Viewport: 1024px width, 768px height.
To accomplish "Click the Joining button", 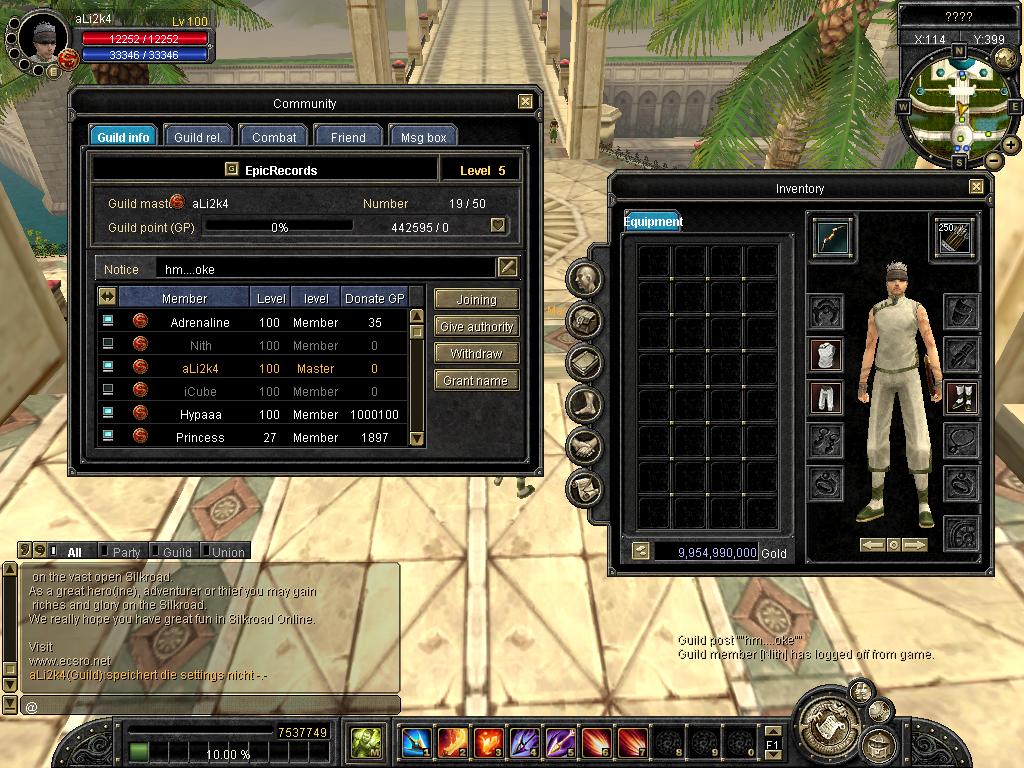I will click(476, 299).
